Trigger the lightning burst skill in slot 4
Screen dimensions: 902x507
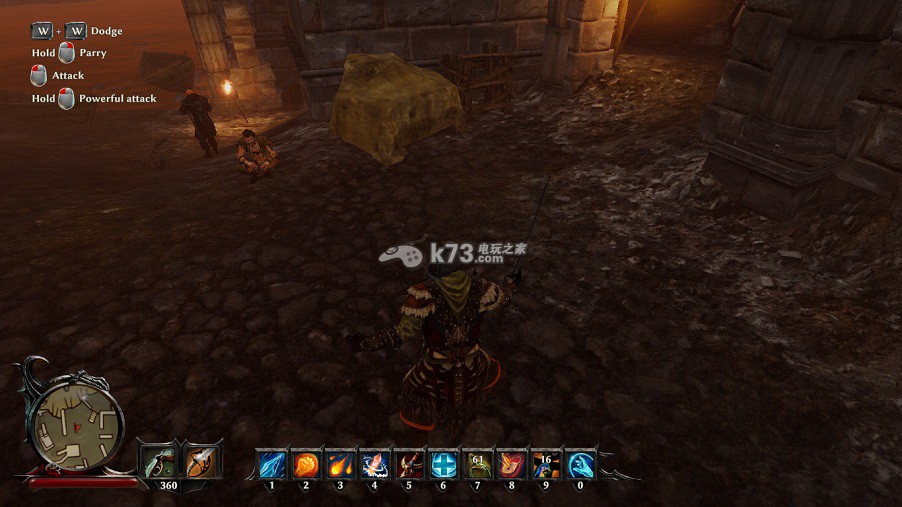[x=374, y=464]
